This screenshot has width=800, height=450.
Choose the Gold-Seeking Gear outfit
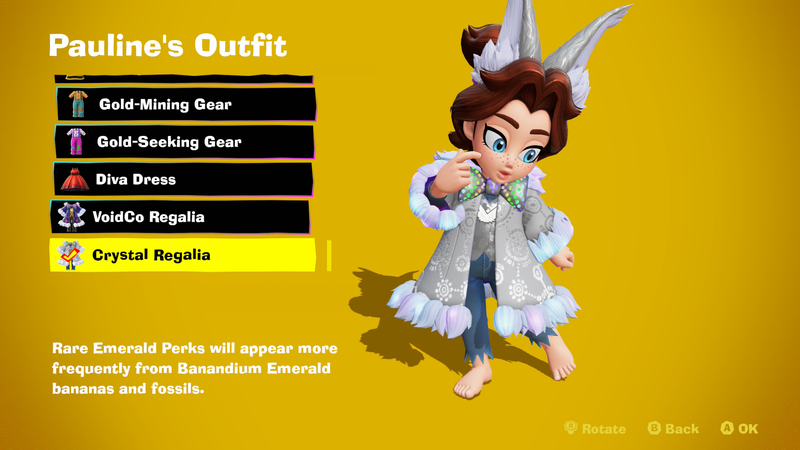coord(185,142)
